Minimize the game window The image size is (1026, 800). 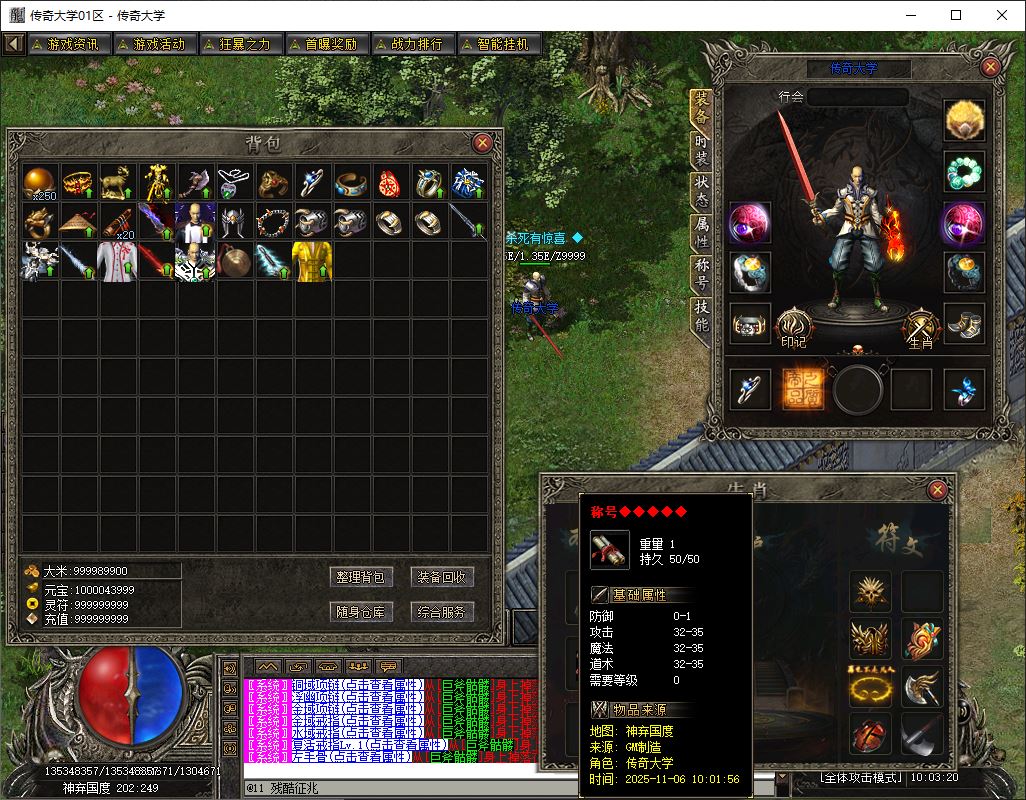click(910, 15)
